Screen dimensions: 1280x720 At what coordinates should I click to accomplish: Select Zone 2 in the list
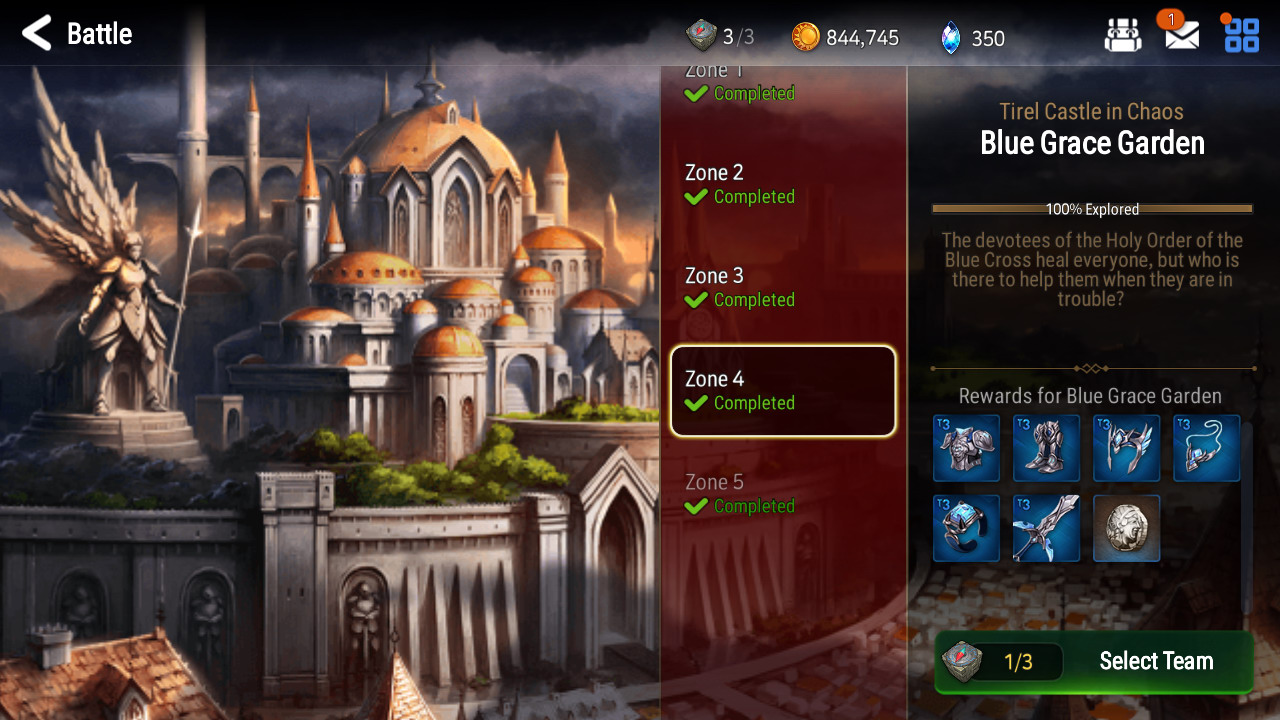pyautogui.click(x=782, y=185)
